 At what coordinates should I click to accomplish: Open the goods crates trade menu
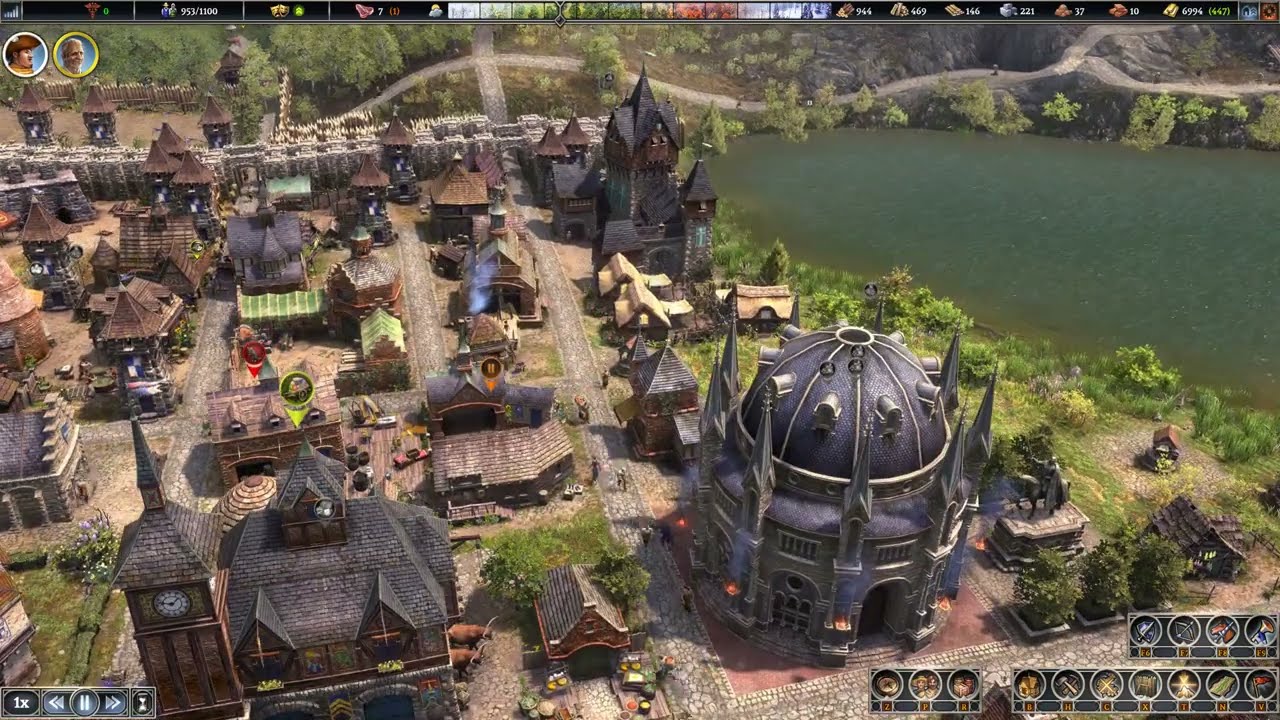[962, 685]
